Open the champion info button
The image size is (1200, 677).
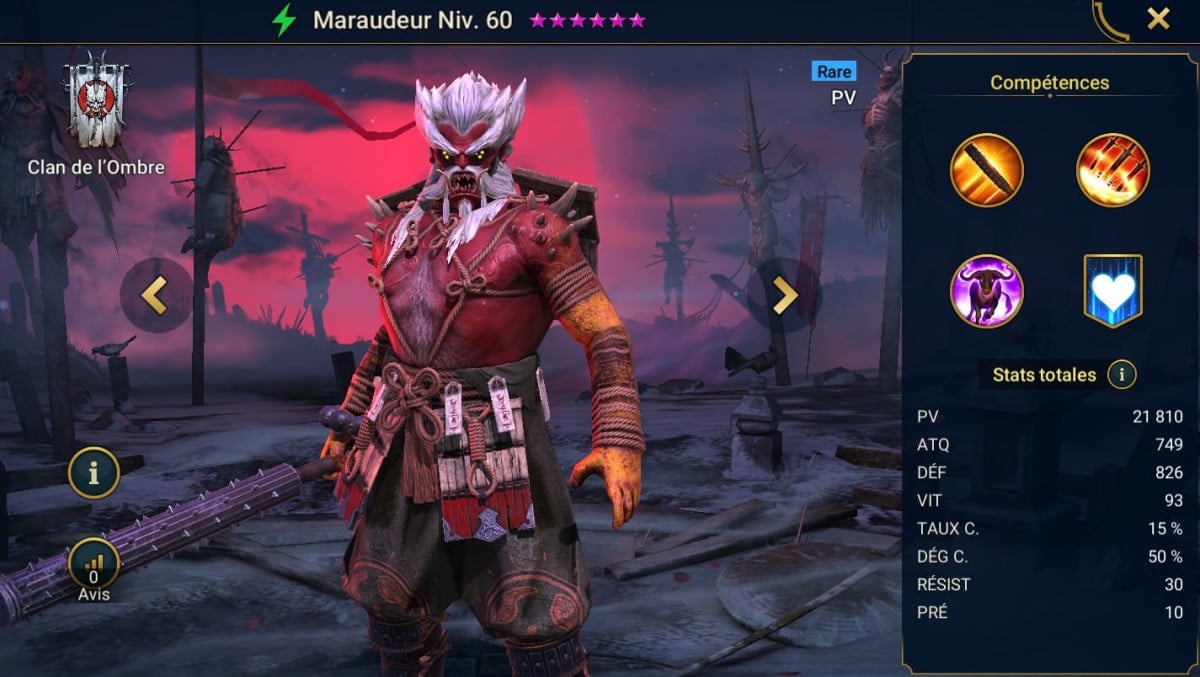[x=94, y=474]
